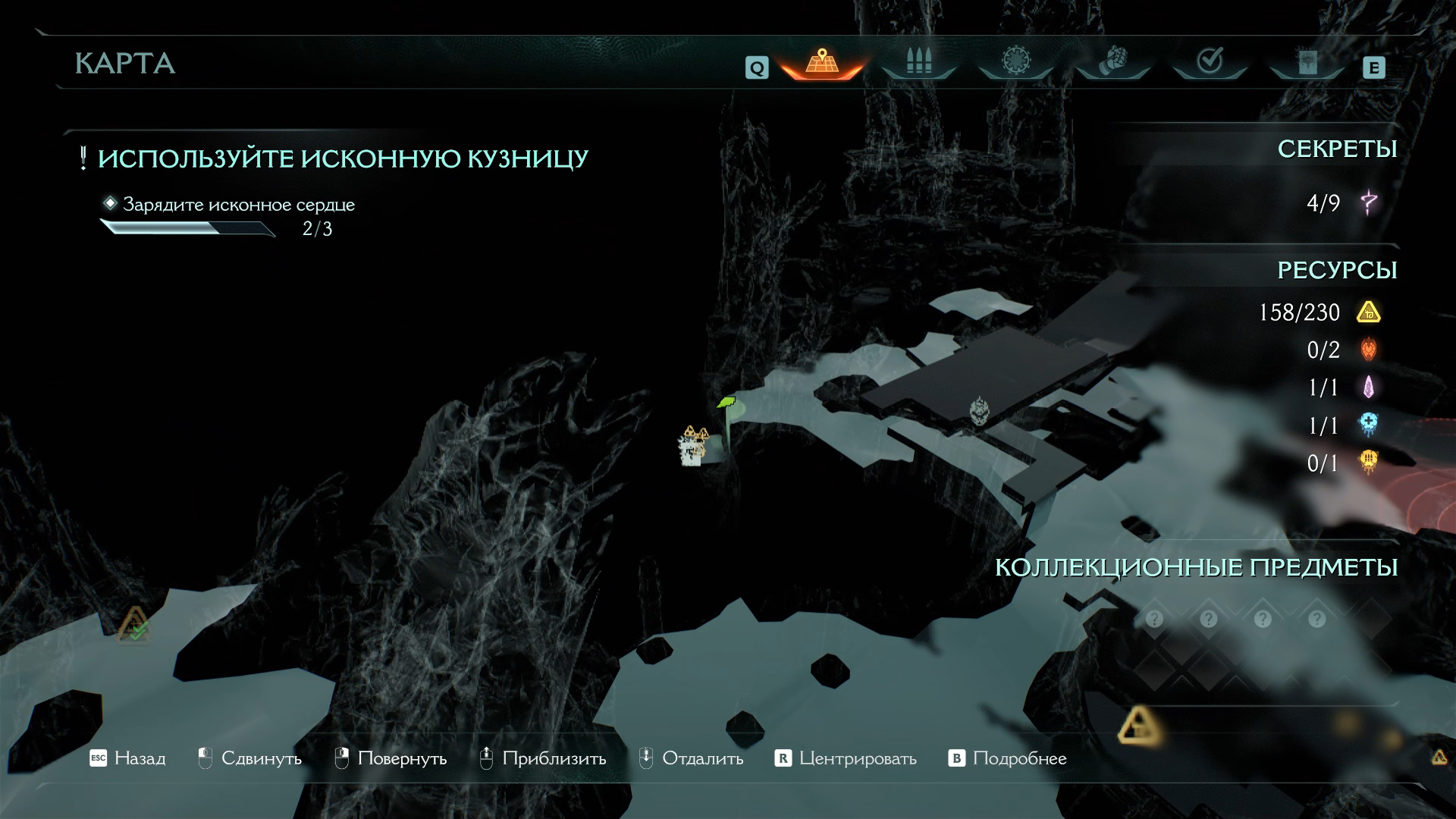Click the purple secrets rune icon
1456x819 pixels.
coord(1369,202)
